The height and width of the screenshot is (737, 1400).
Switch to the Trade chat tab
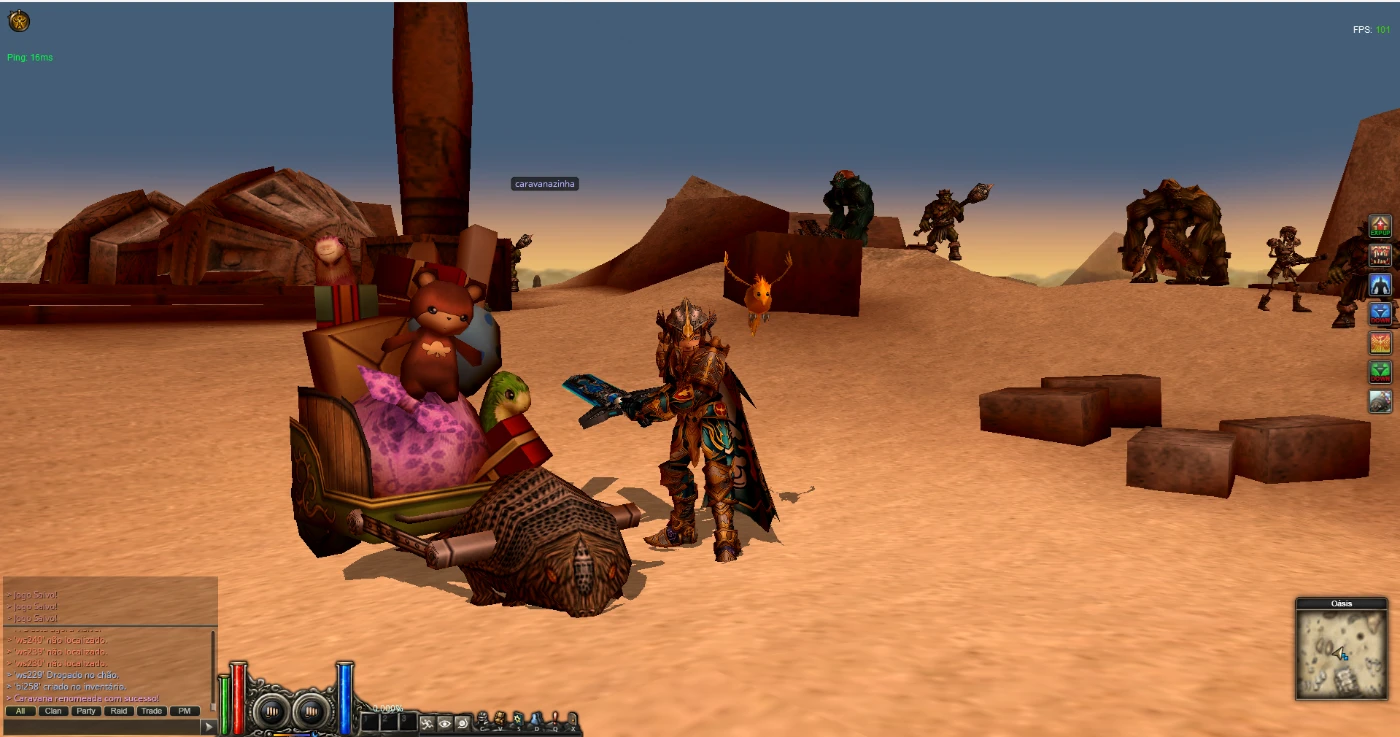150,711
